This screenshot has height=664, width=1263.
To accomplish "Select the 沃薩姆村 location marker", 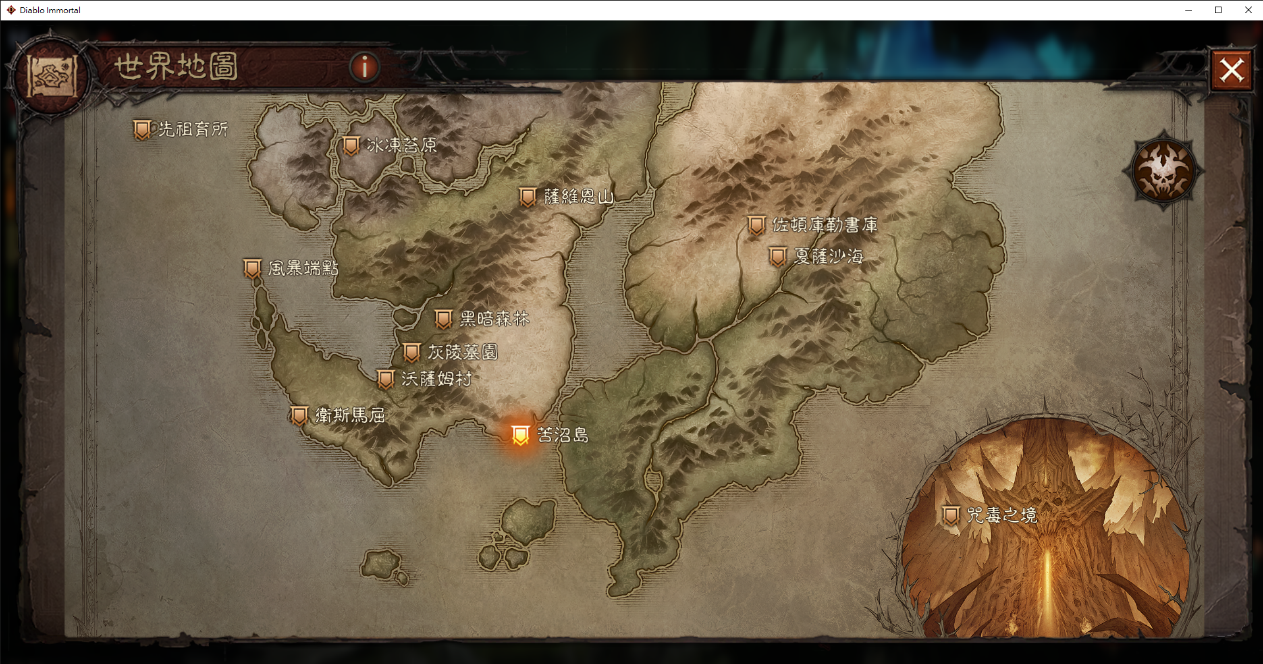I will click(385, 379).
